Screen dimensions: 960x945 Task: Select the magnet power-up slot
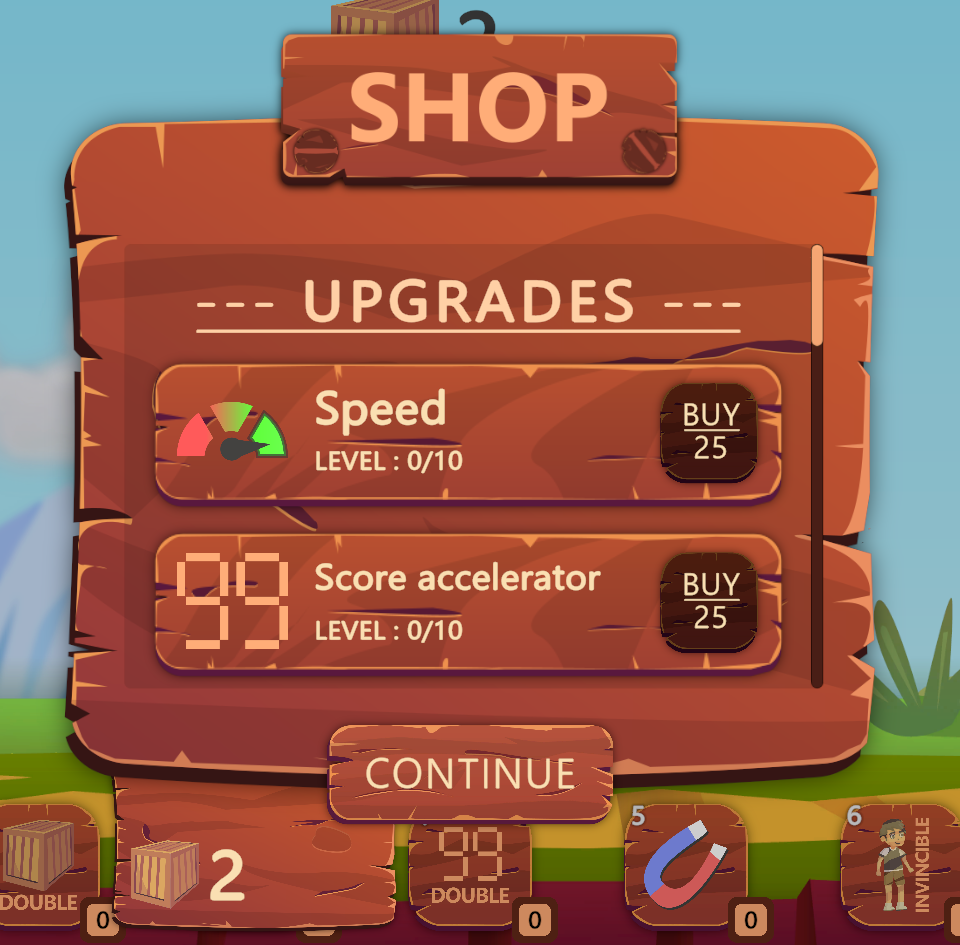coord(686,862)
